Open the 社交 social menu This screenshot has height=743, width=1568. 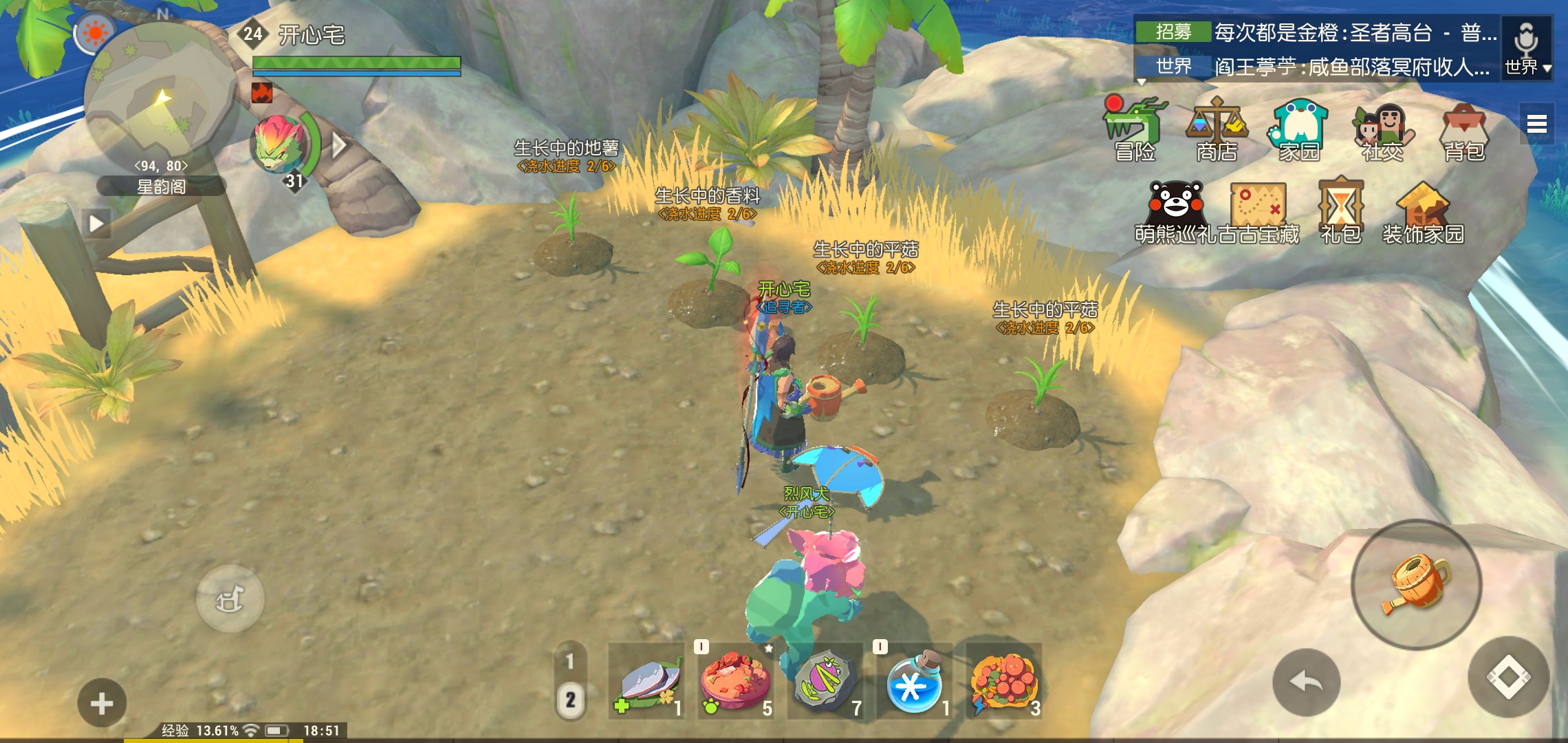coord(1382,131)
